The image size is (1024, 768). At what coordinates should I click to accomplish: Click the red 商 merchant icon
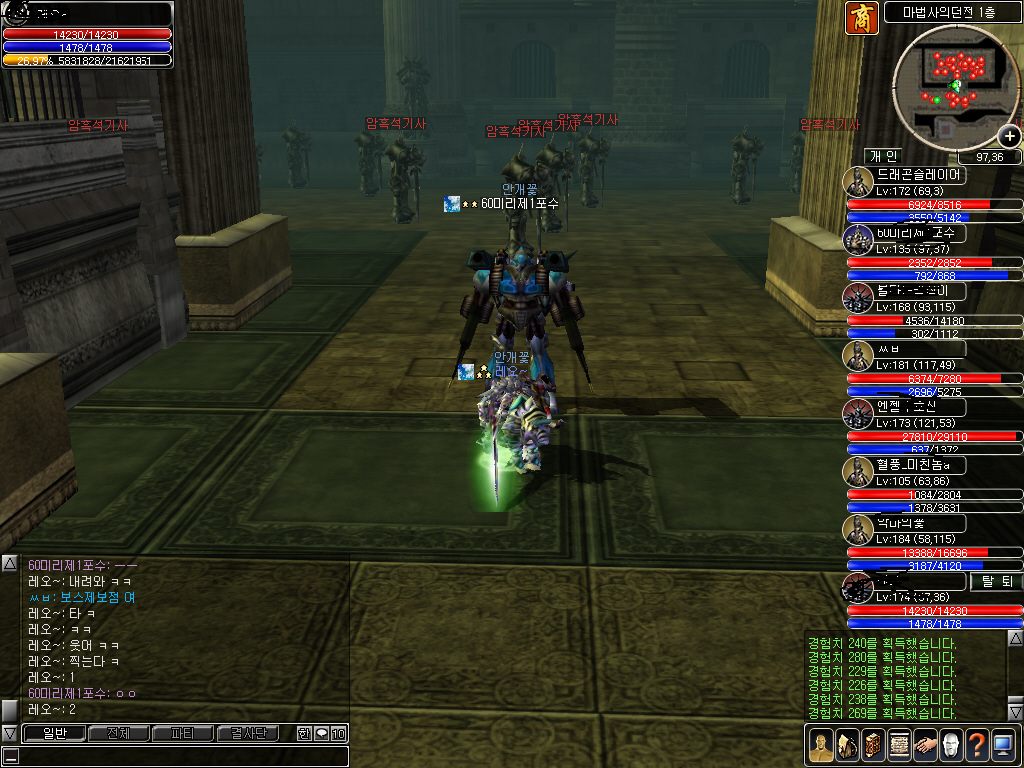[861, 18]
